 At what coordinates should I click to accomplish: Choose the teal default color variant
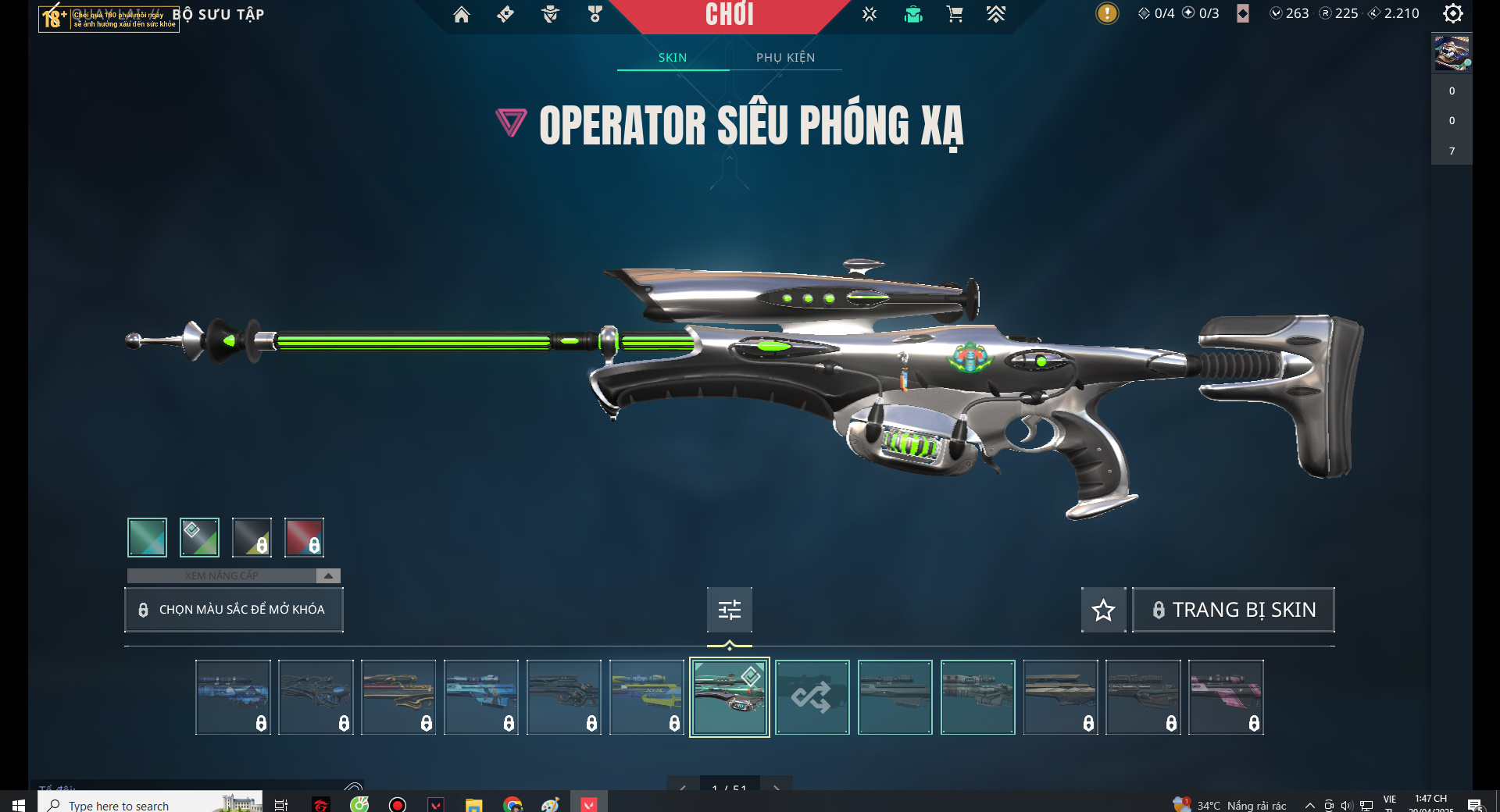[x=147, y=537]
